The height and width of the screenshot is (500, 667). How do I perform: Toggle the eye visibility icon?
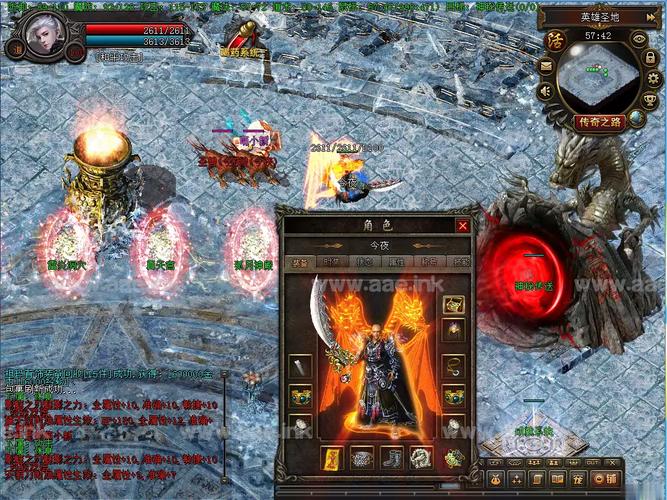coord(640,39)
